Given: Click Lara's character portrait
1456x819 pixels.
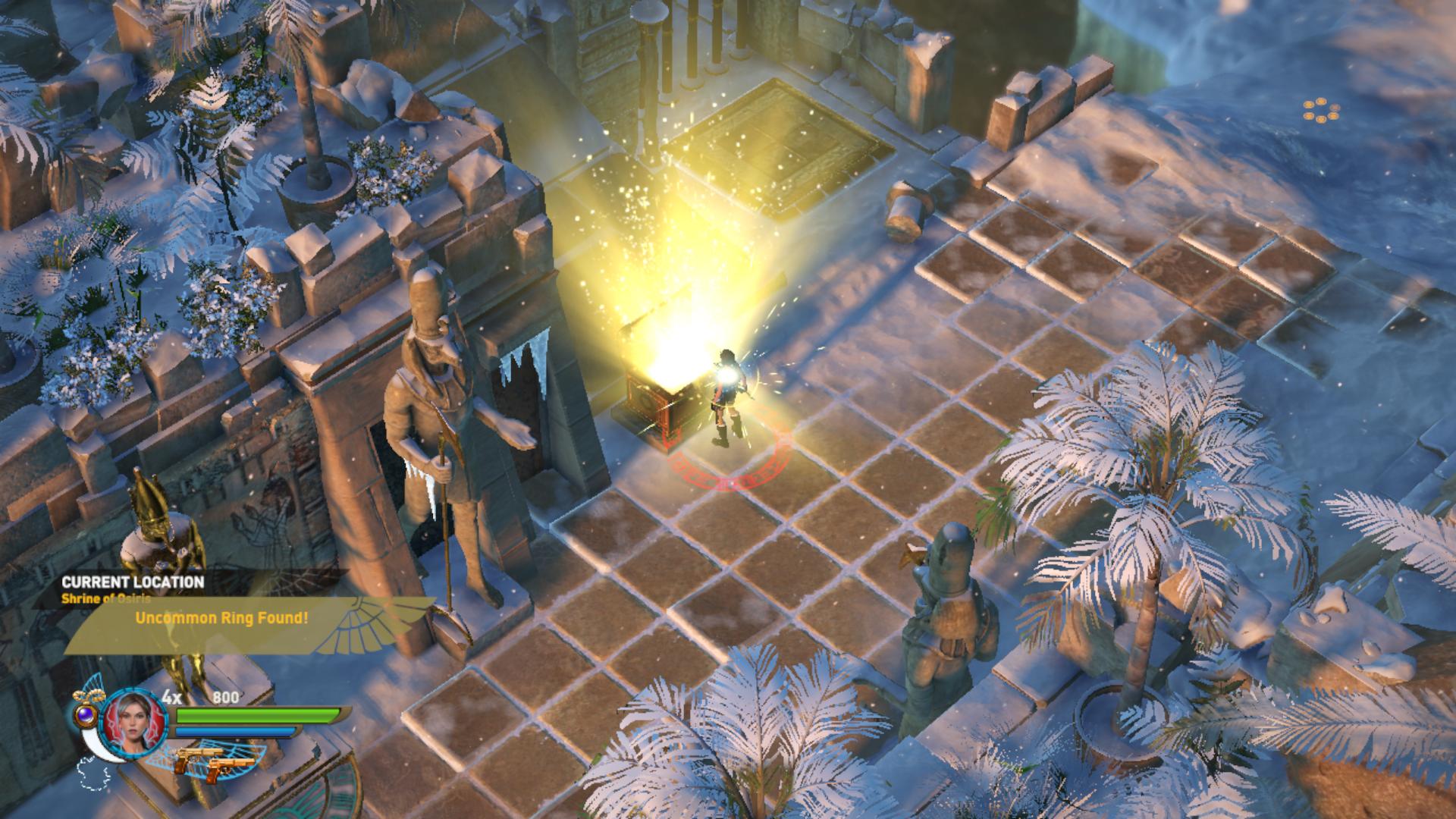Looking at the screenshot, I should 134,717.
